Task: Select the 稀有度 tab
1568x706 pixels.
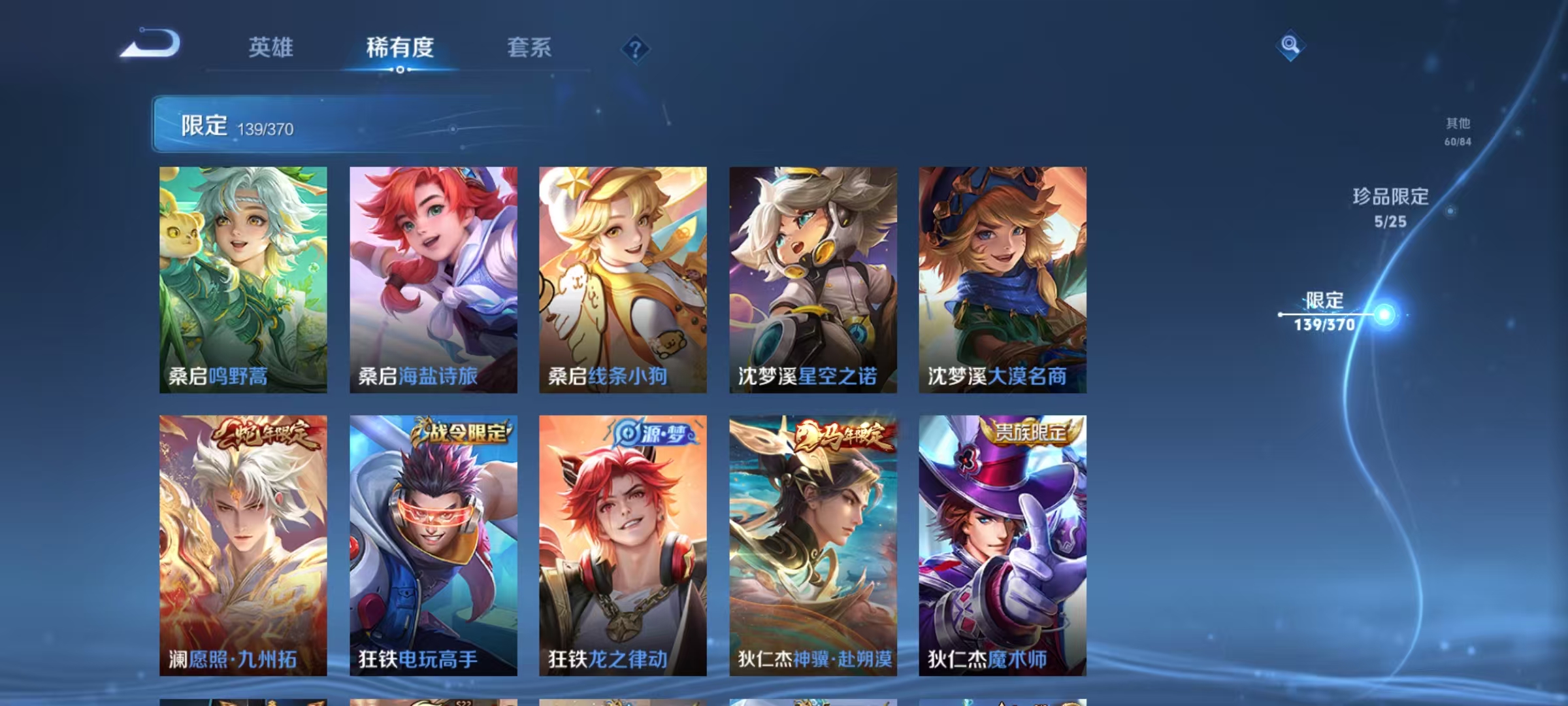Action: 400,48
